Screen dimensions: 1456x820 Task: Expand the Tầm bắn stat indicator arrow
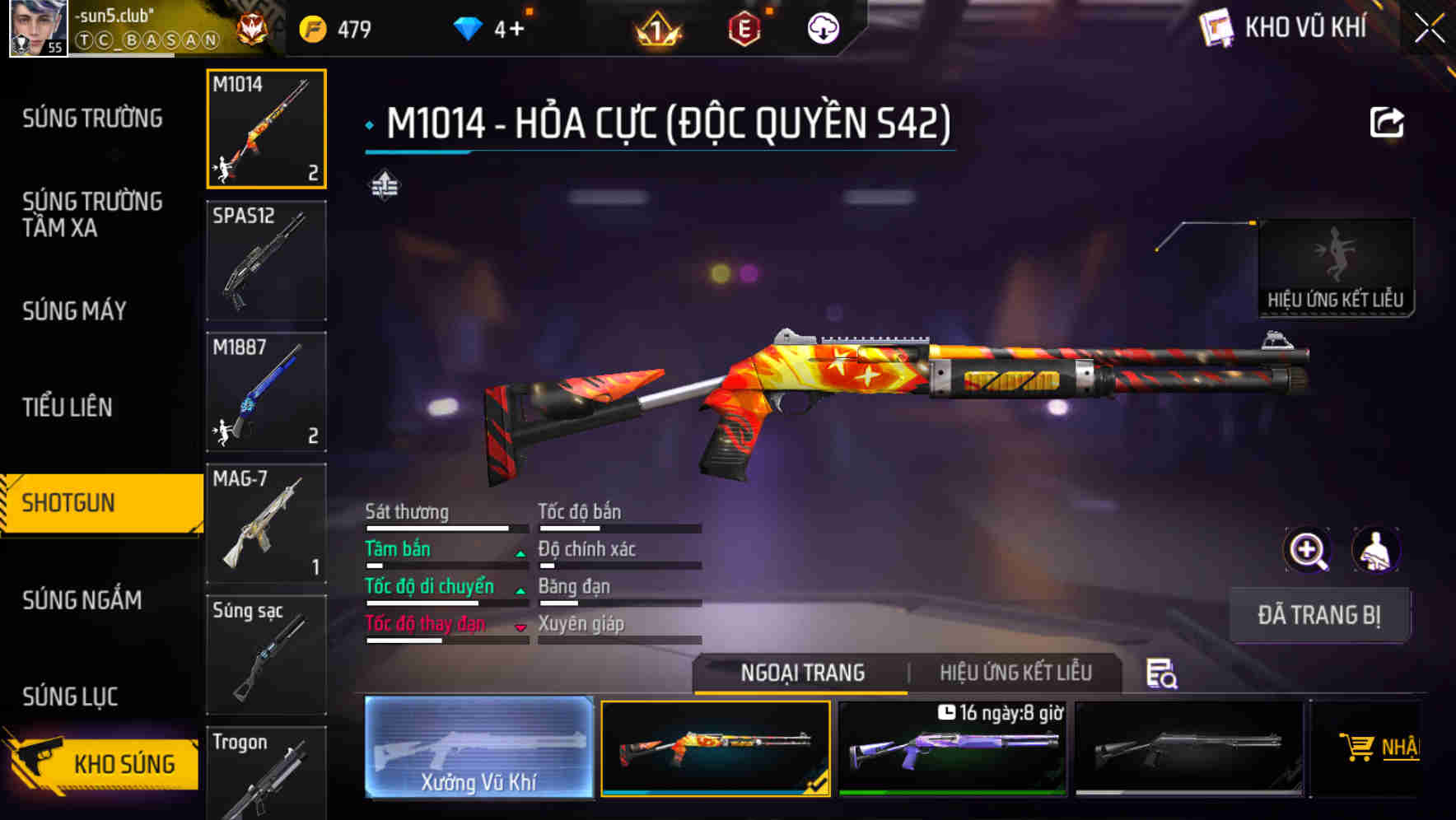[x=521, y=555]
